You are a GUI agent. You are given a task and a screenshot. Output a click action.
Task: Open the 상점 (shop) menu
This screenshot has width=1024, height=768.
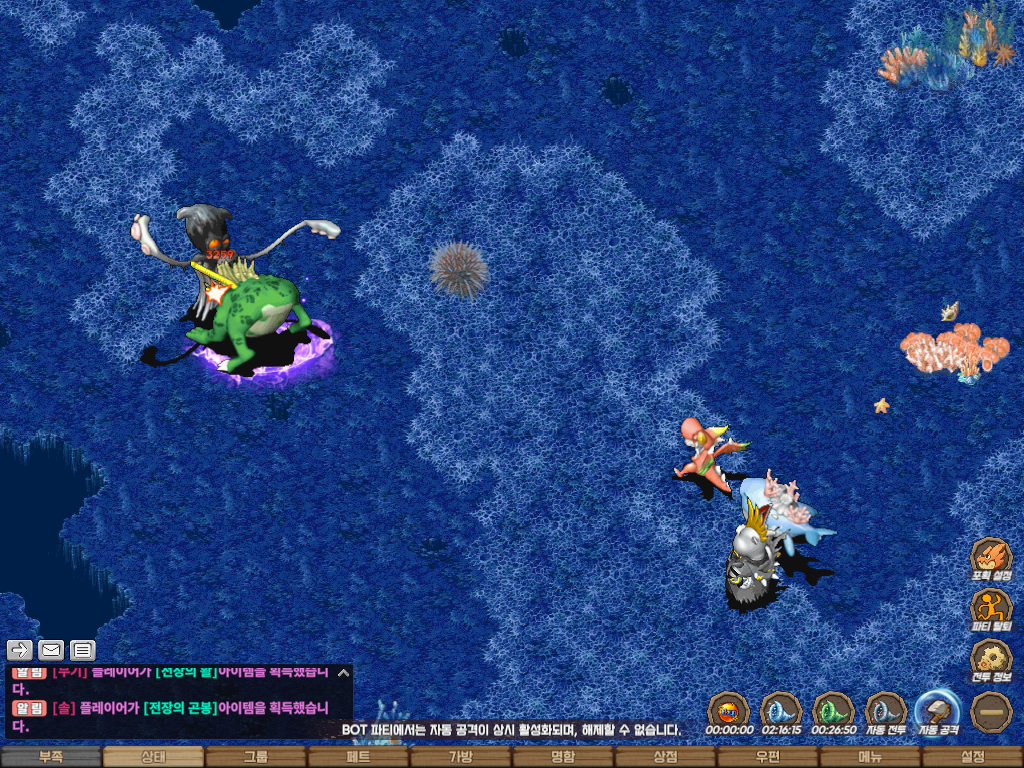click(665, 757)
